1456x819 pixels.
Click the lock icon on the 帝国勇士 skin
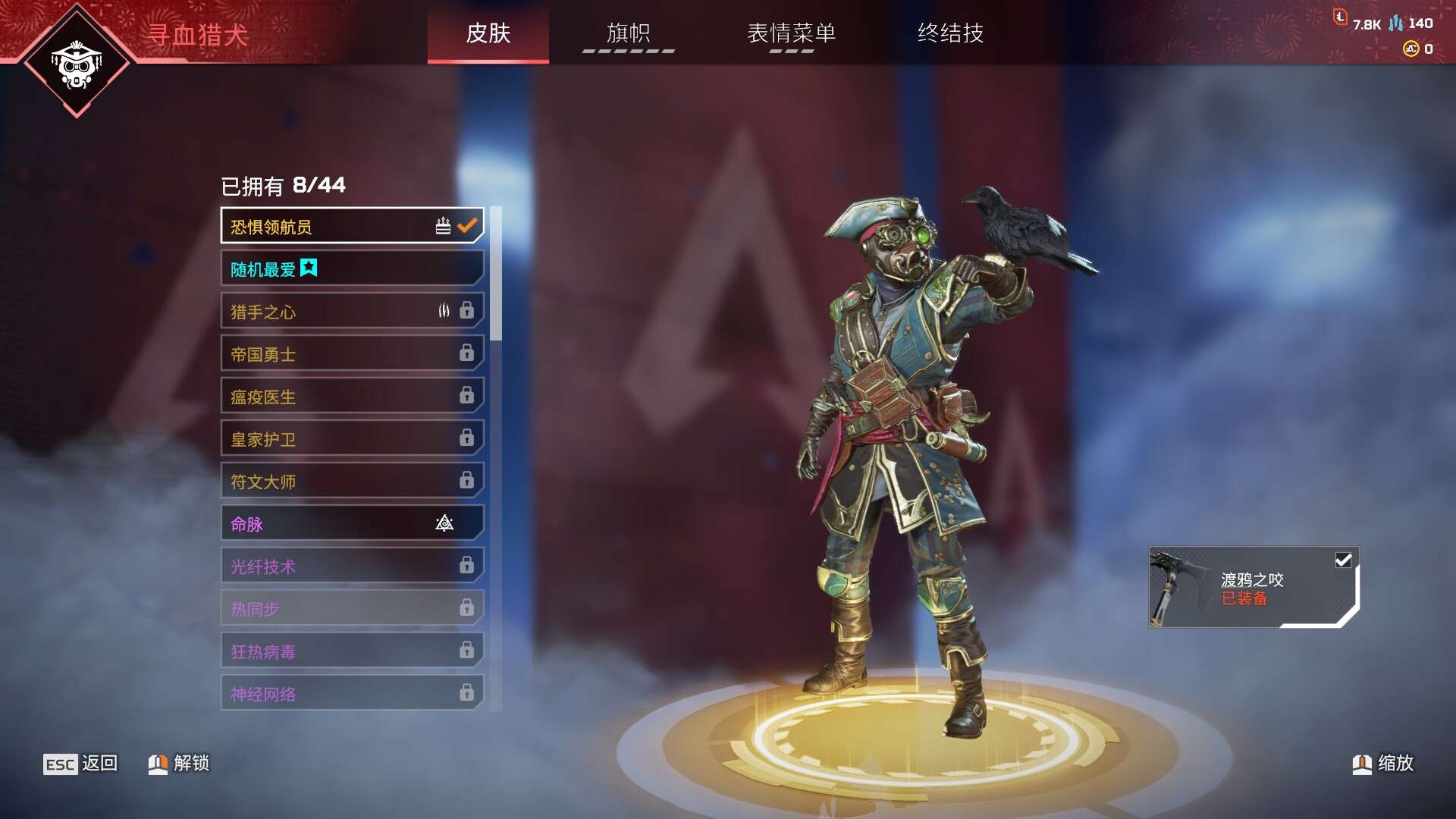click(468, 353)
